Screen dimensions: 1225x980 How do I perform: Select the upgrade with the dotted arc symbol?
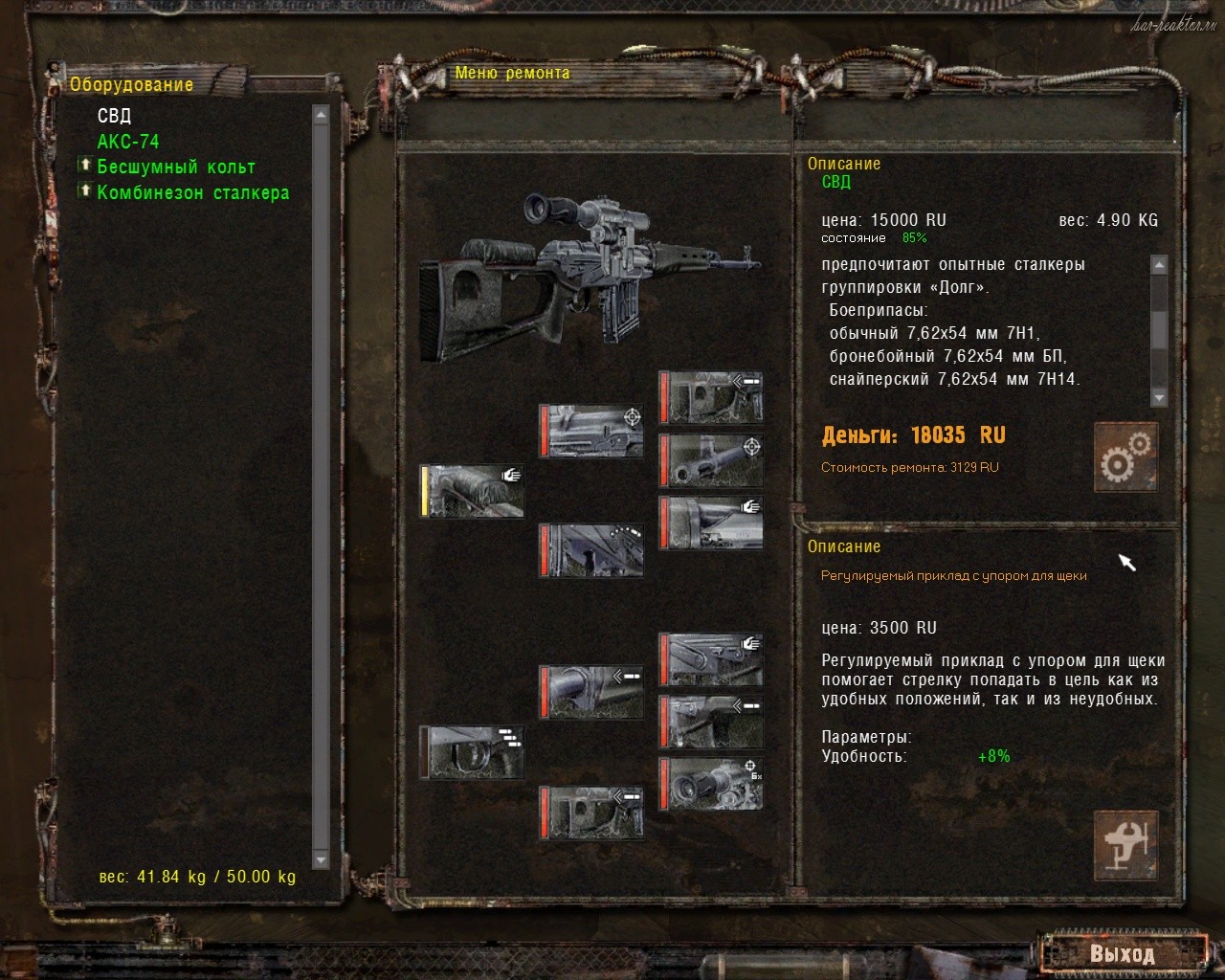click(591, 549)
